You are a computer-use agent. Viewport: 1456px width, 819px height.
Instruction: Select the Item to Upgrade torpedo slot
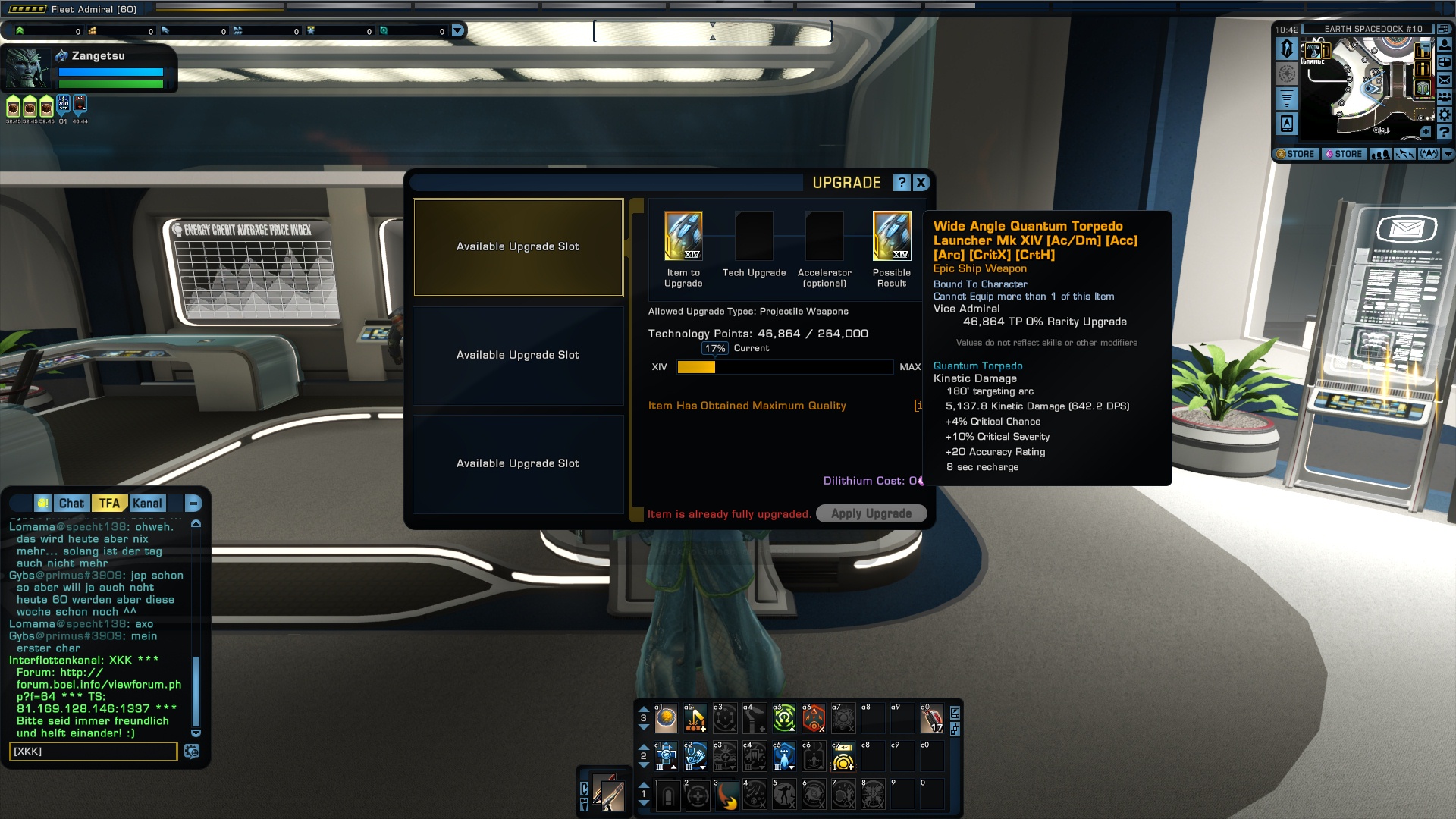pyautogui.click(x=683, y=236)
